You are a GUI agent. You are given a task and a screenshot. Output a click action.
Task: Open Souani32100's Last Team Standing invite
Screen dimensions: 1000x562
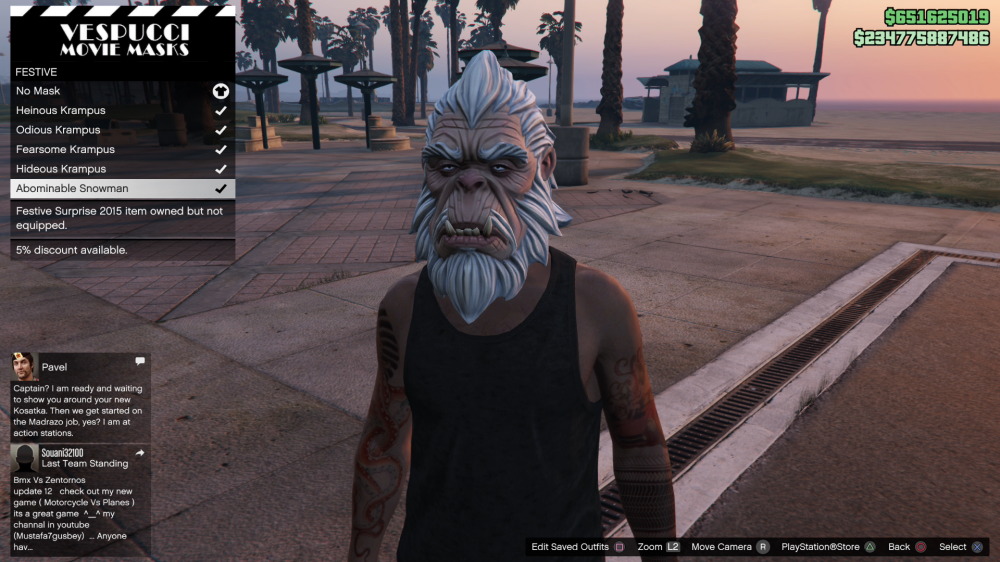pyautogui.click(x=80, y=499)
